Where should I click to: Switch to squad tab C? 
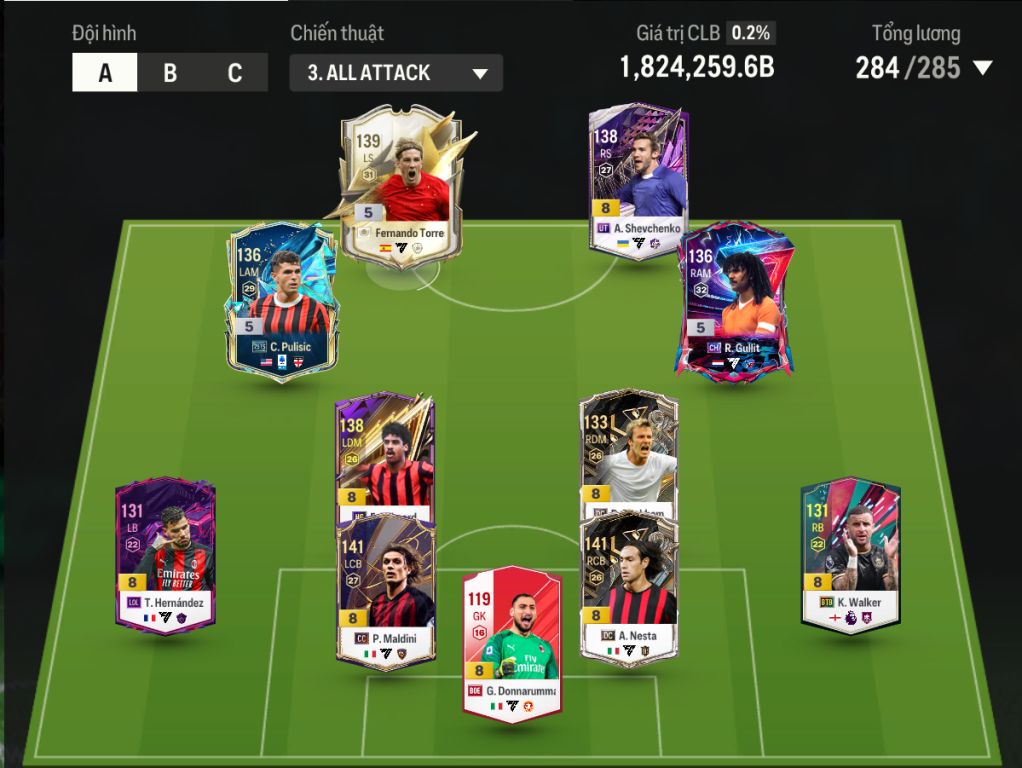235,73
